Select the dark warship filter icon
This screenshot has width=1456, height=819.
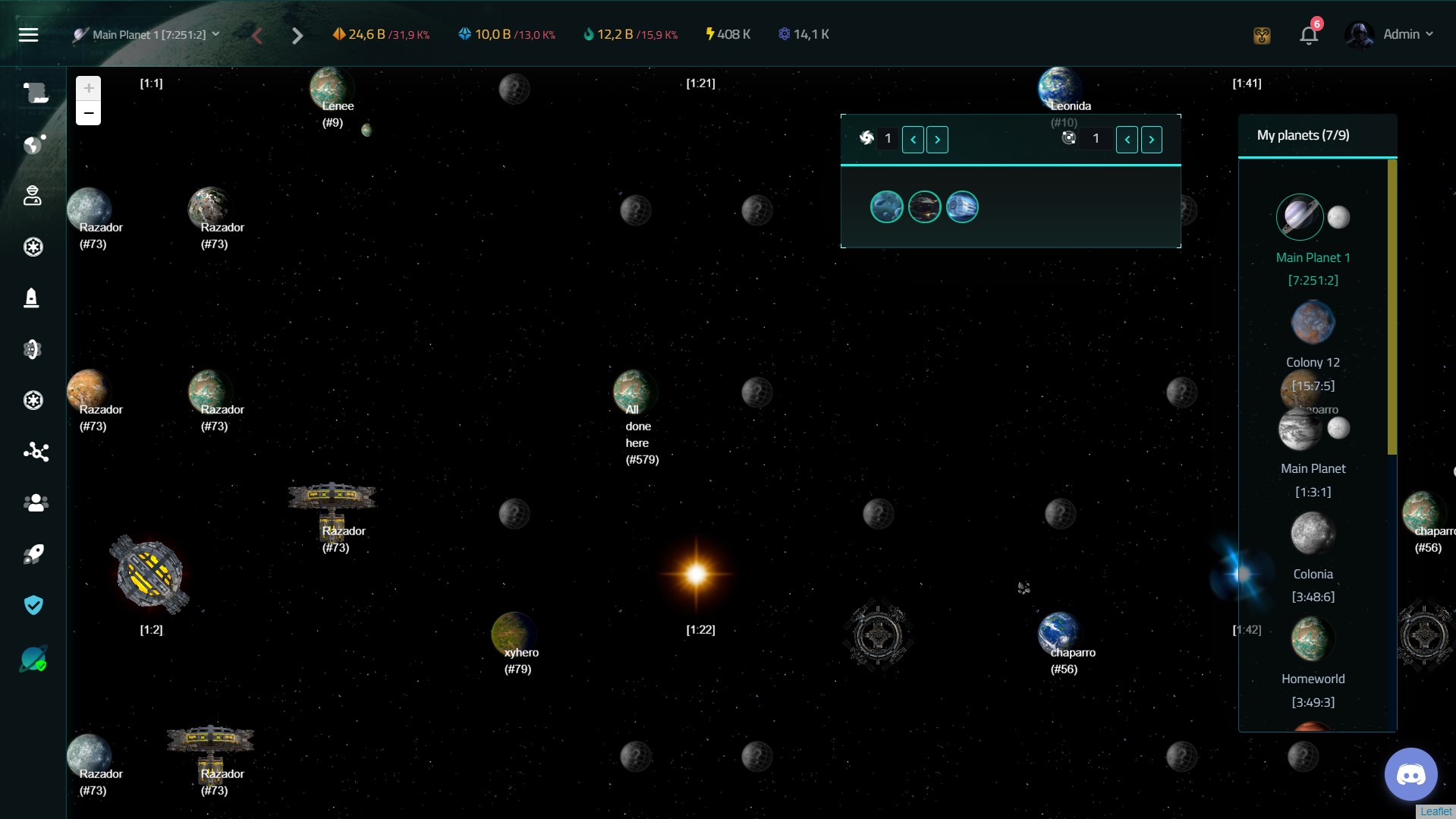(924, 207)
